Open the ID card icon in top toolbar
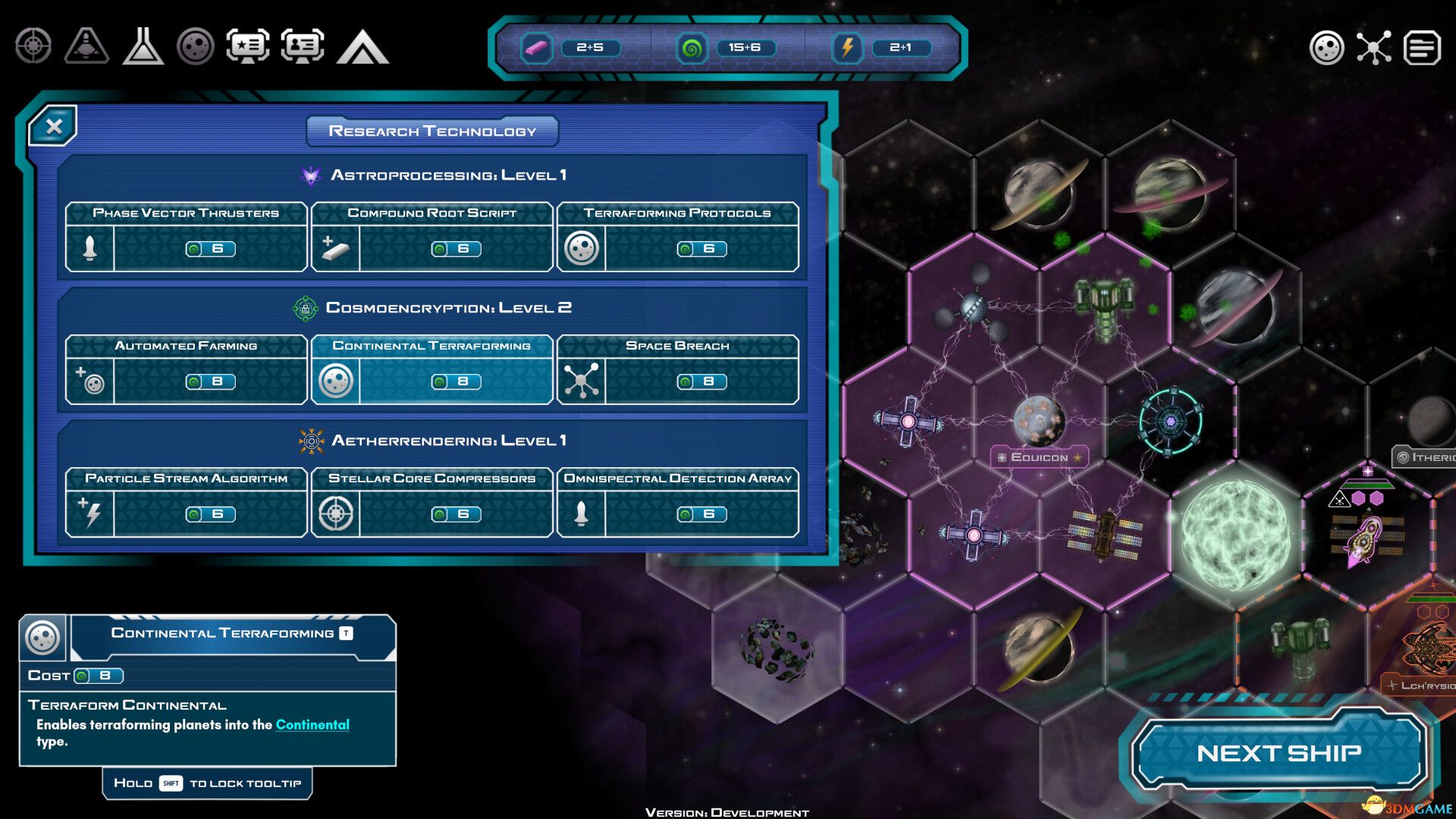 [303, 47]
